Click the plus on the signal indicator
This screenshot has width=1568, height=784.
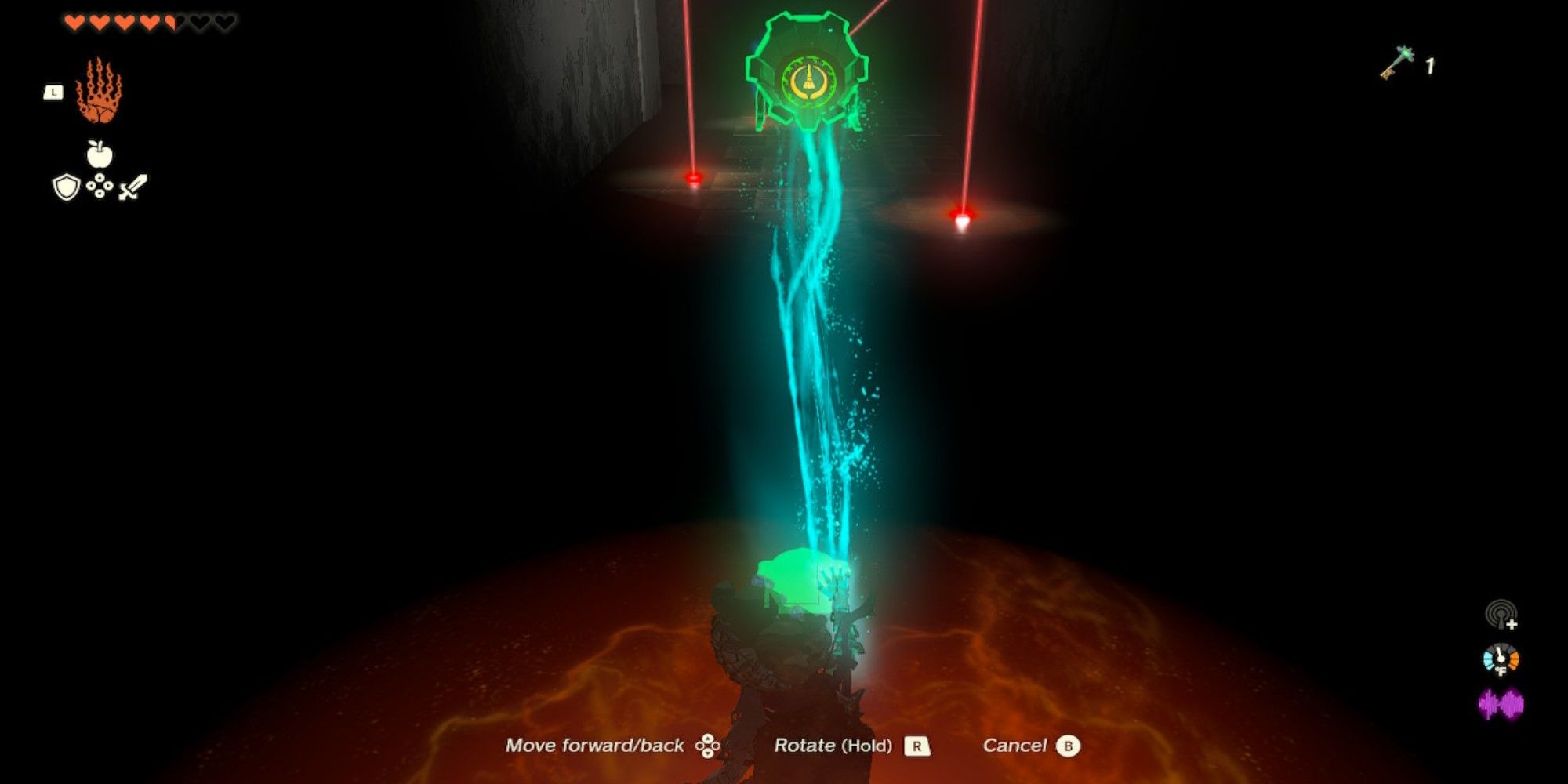[1512, 624]
